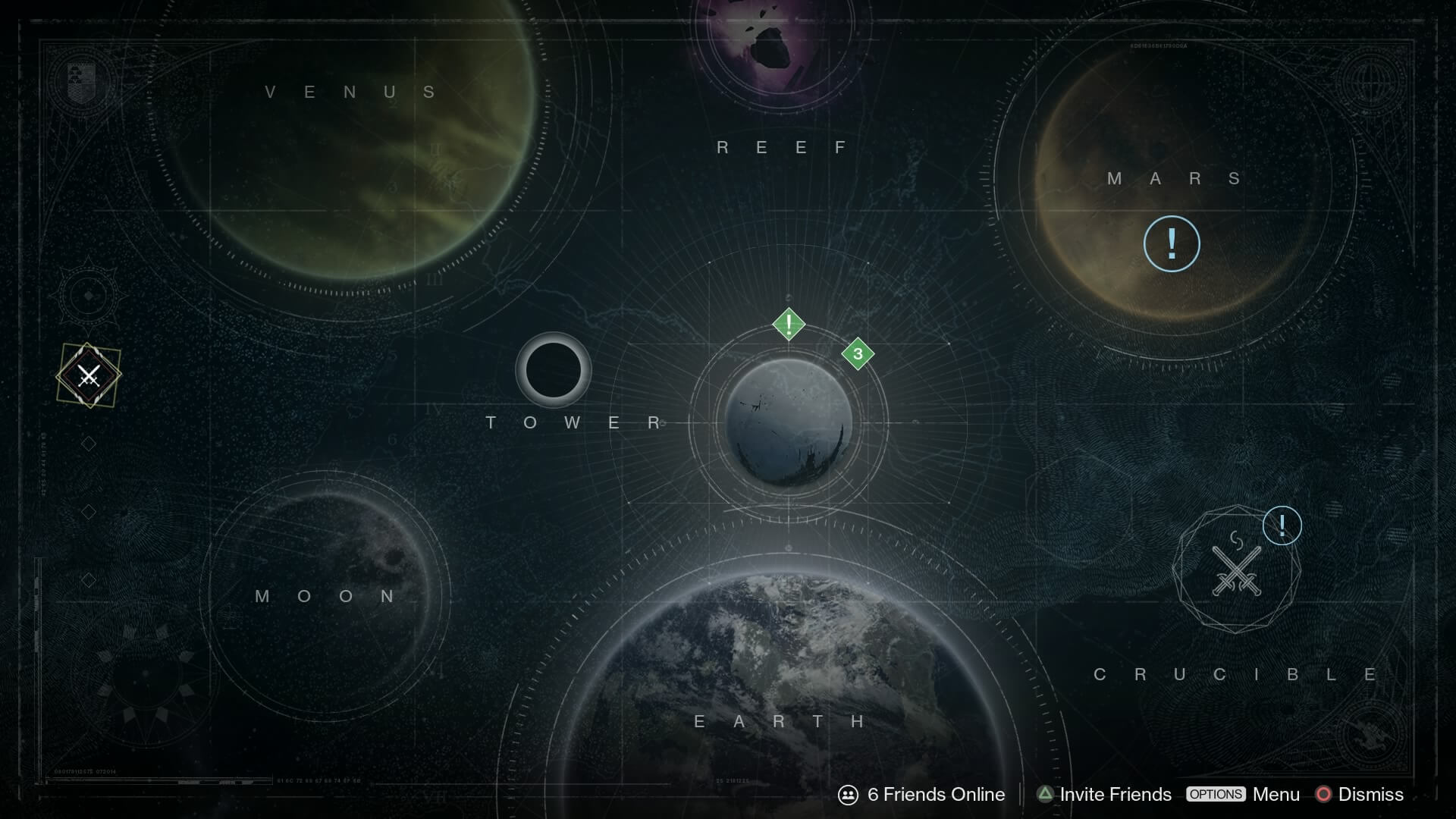Click the green bounty counter showing 3
Image resolution: width=1456 pixels, height=819 pixels.
(857, 353)
